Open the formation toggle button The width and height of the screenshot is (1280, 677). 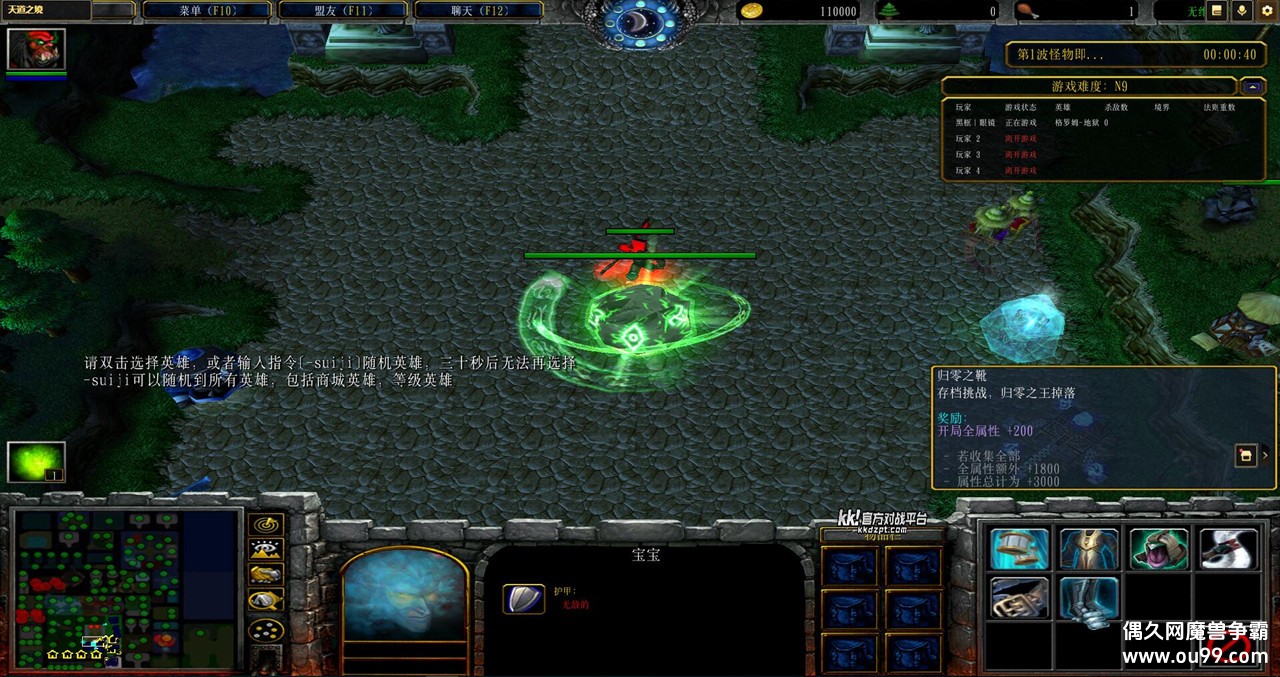(x=266, y=630)
